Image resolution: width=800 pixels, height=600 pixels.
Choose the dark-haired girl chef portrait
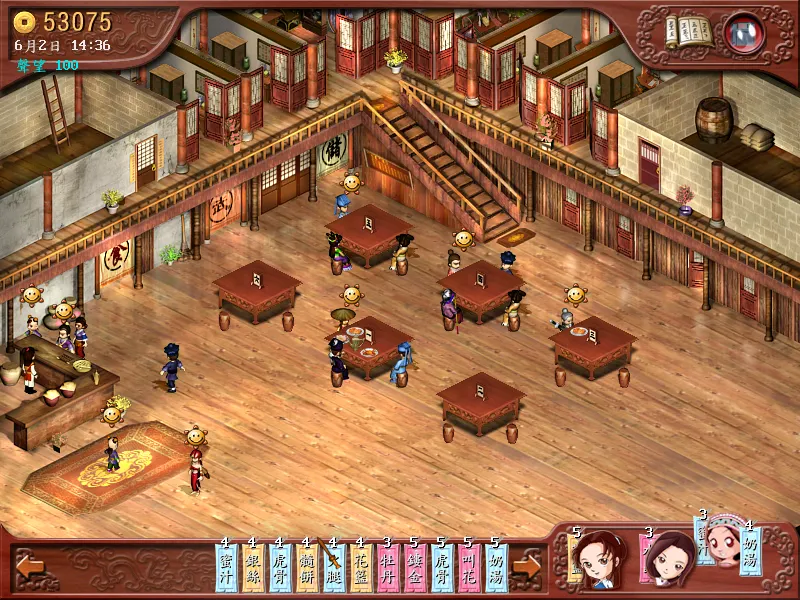tap(670, 558)
